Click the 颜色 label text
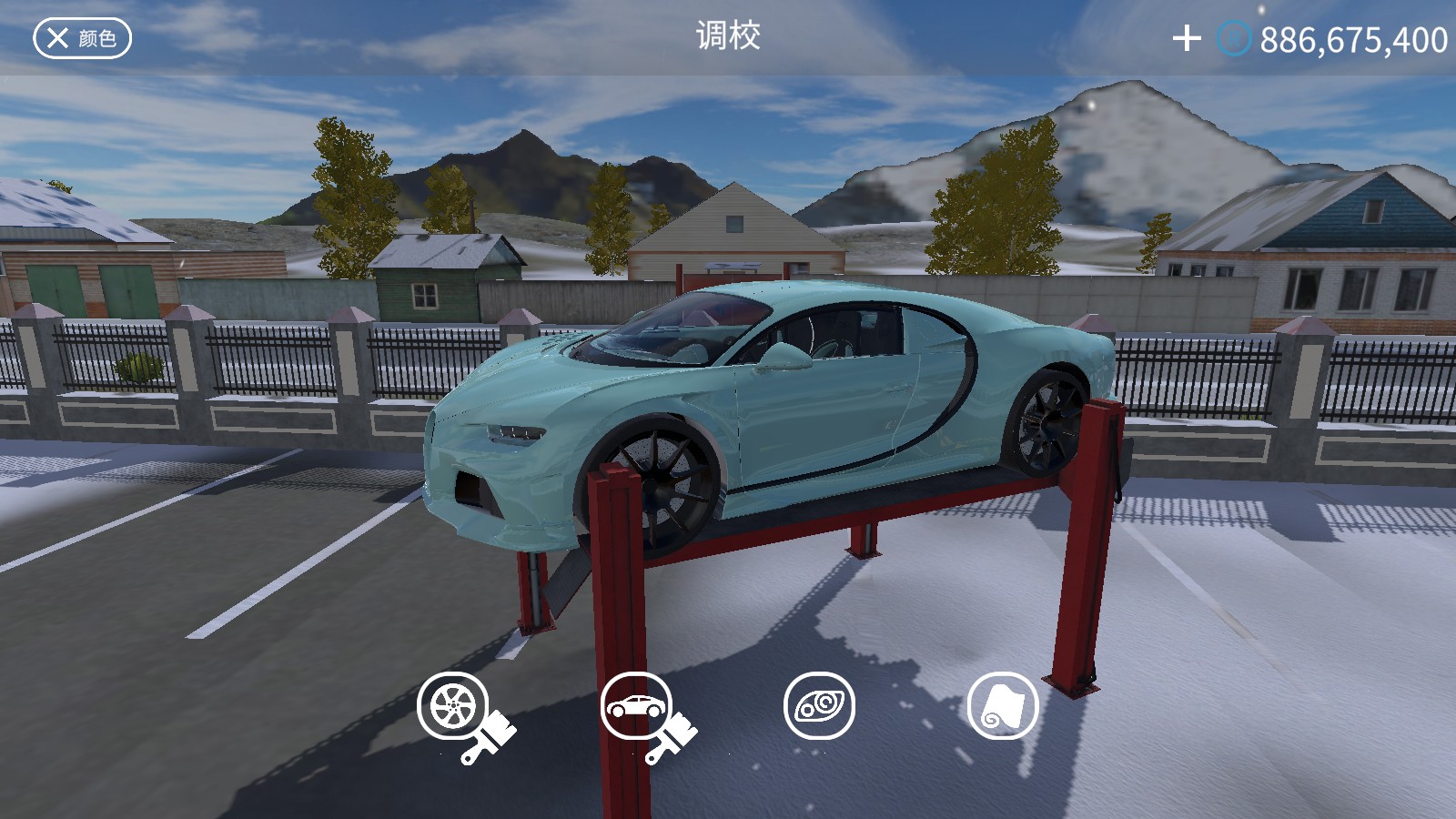The image size is (1456, 819). tap(95, 38)
